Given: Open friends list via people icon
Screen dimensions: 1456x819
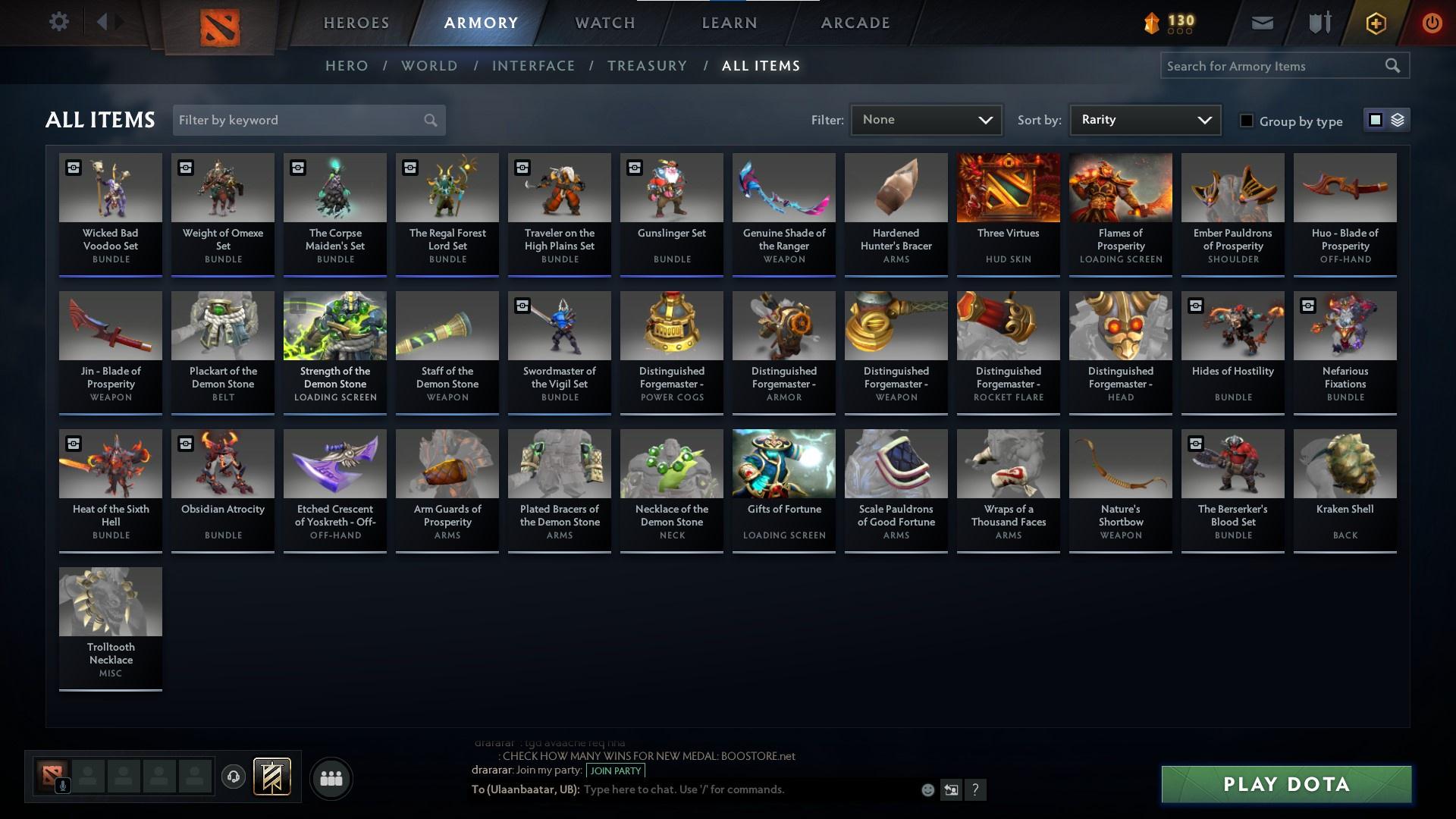Looking at the screenshot, I should point(330,777).
